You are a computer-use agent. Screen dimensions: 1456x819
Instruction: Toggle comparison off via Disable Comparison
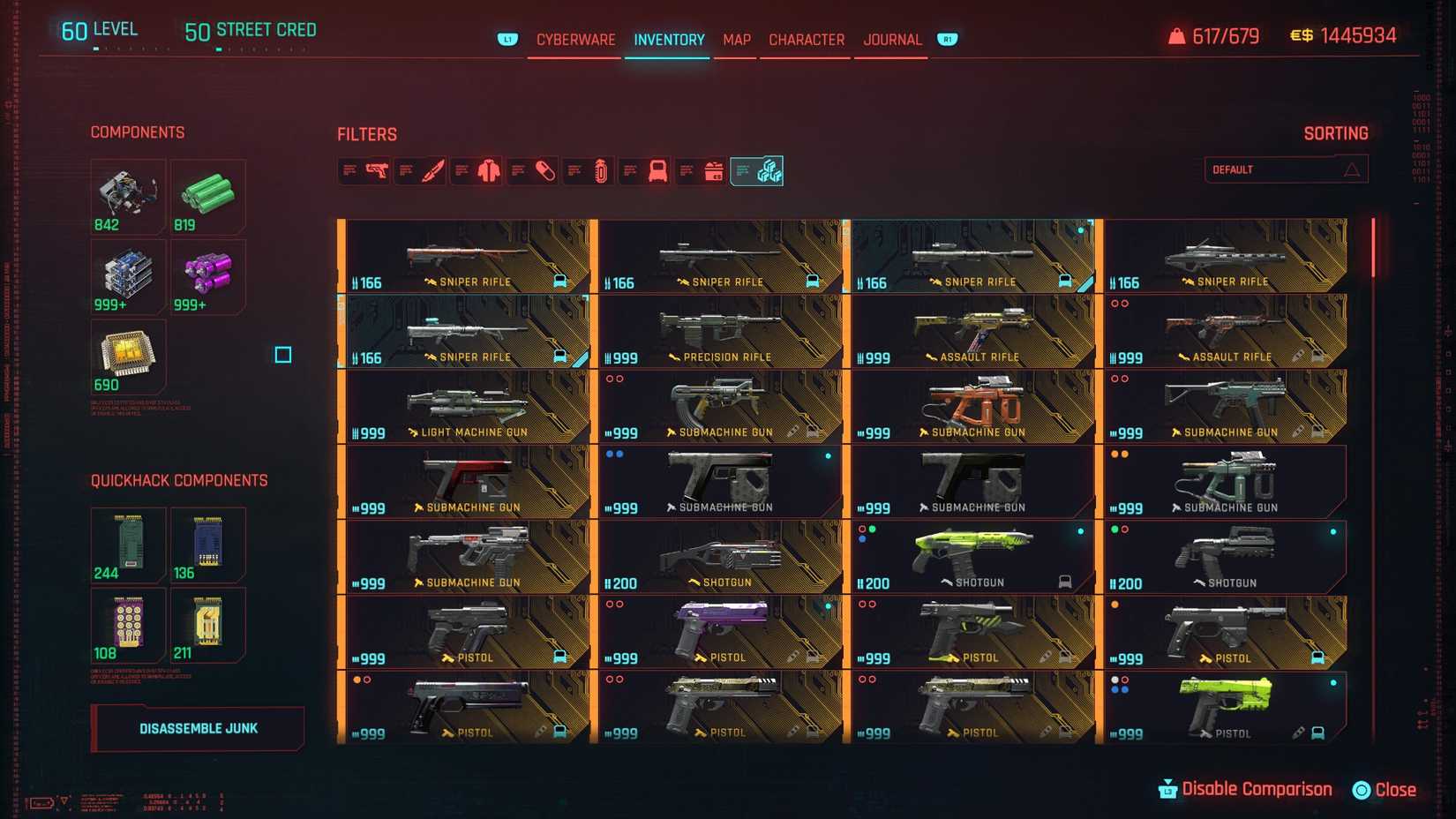[x=1257, y=789]
